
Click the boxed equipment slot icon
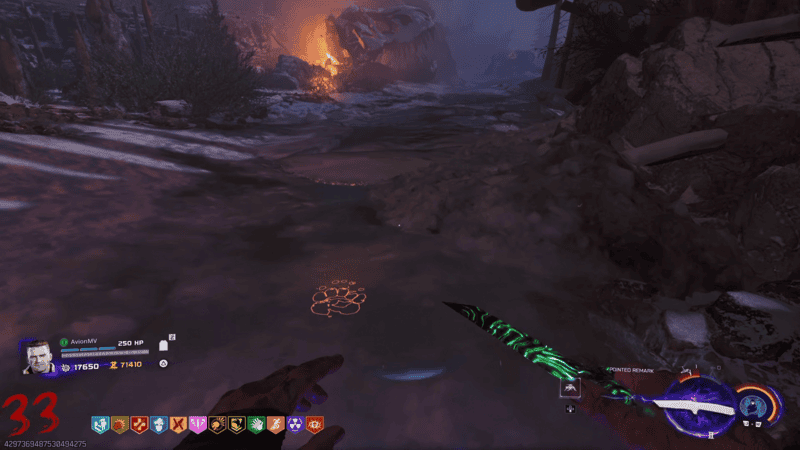(569, 388)
